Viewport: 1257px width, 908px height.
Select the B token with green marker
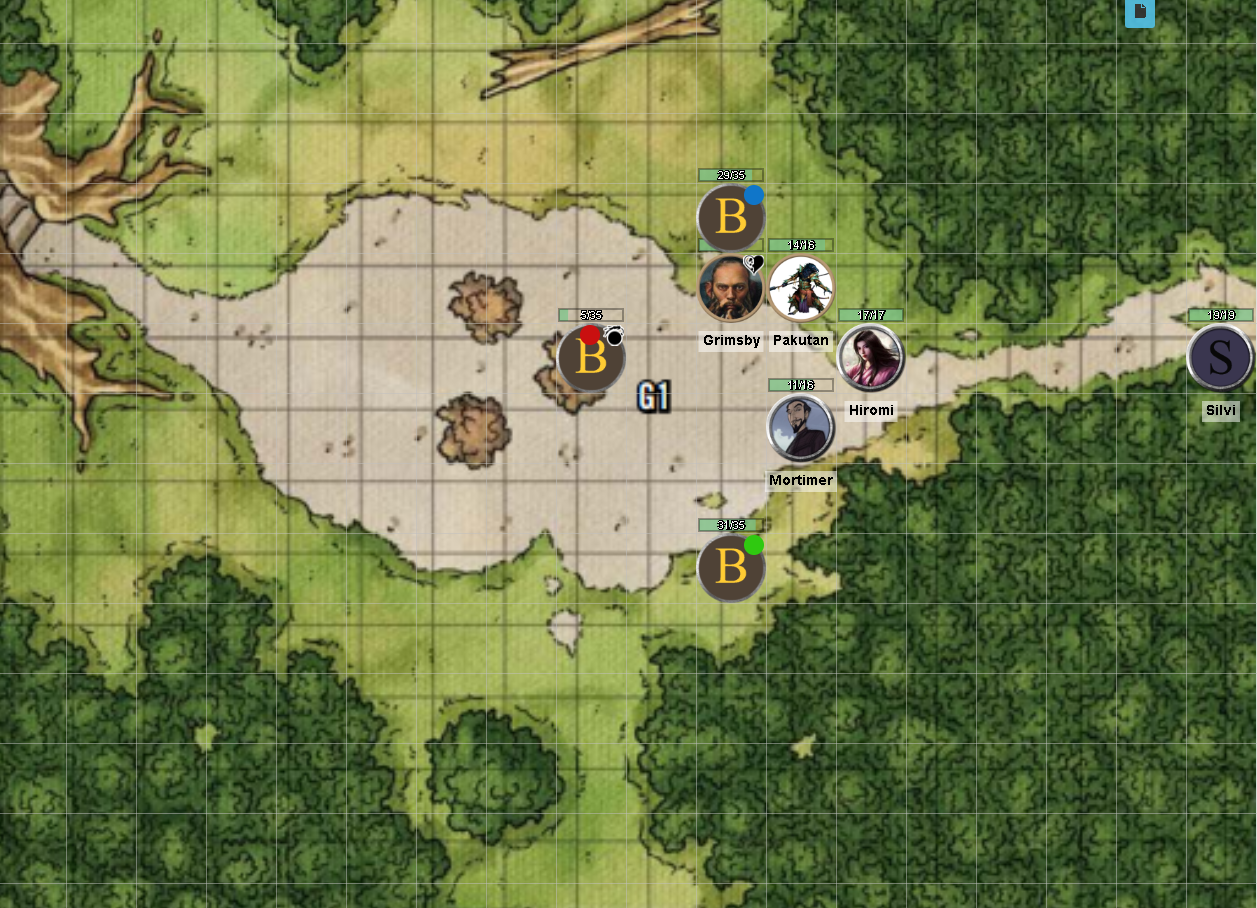pyautogui.click(x=731, y=568)
